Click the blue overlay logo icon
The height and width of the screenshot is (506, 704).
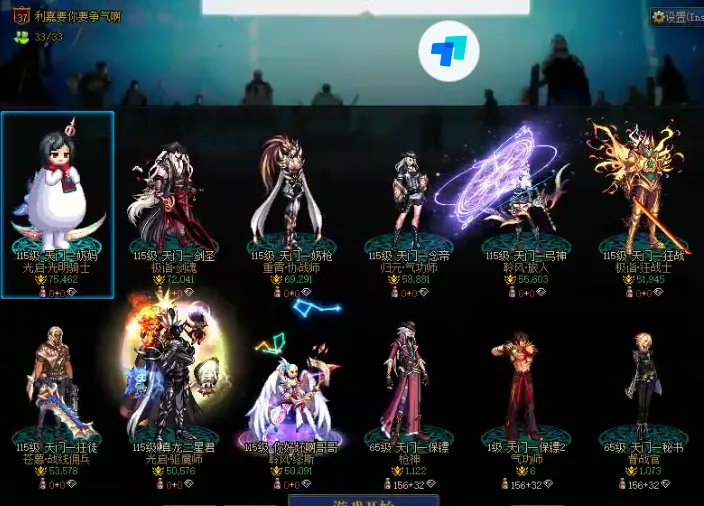(449, 50)
